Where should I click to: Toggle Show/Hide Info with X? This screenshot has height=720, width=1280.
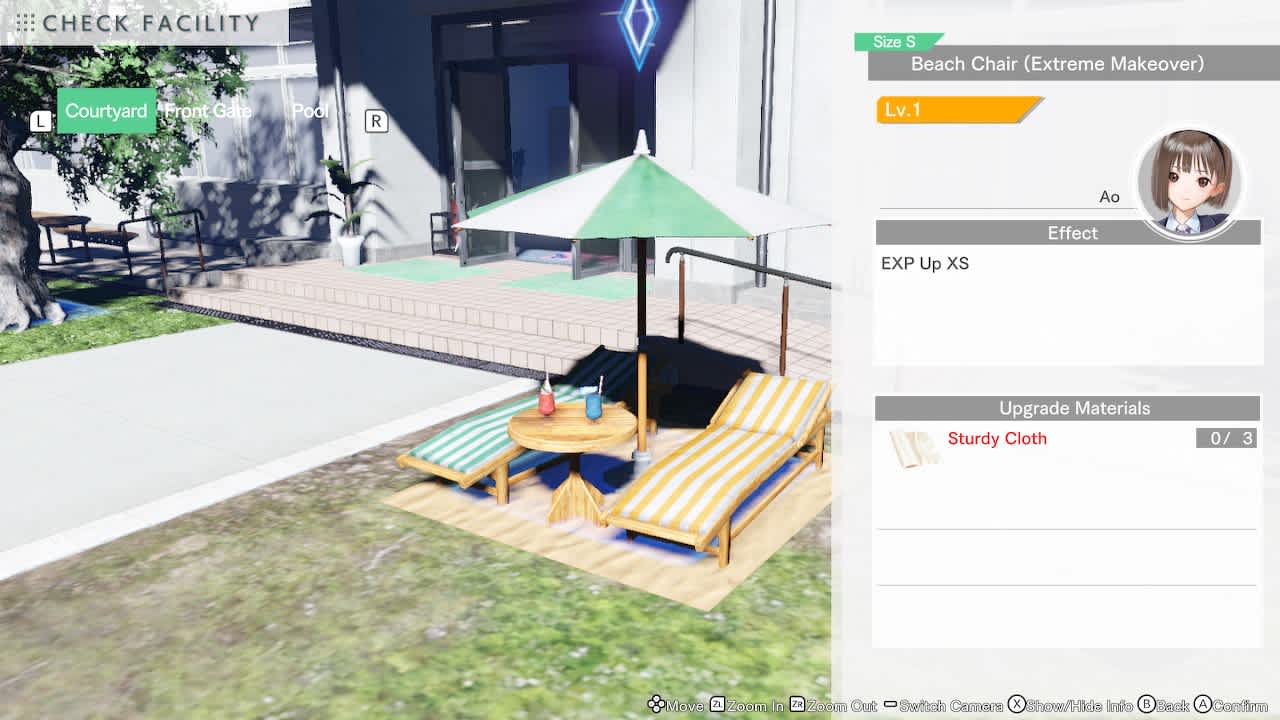click(x=1017, y=705)
